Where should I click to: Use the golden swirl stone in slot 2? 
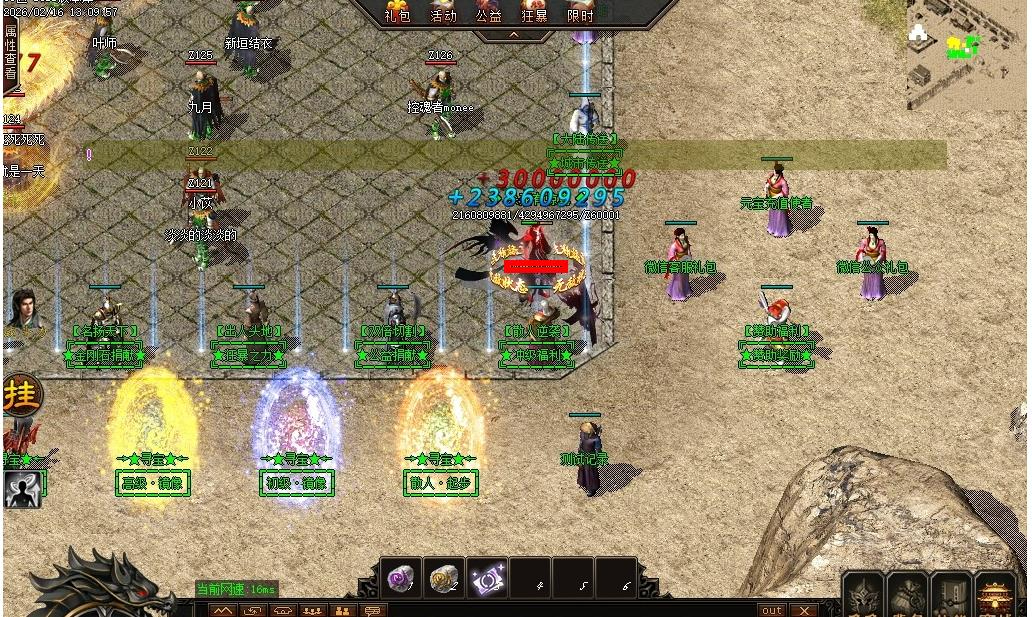click(x=444, y=578)
